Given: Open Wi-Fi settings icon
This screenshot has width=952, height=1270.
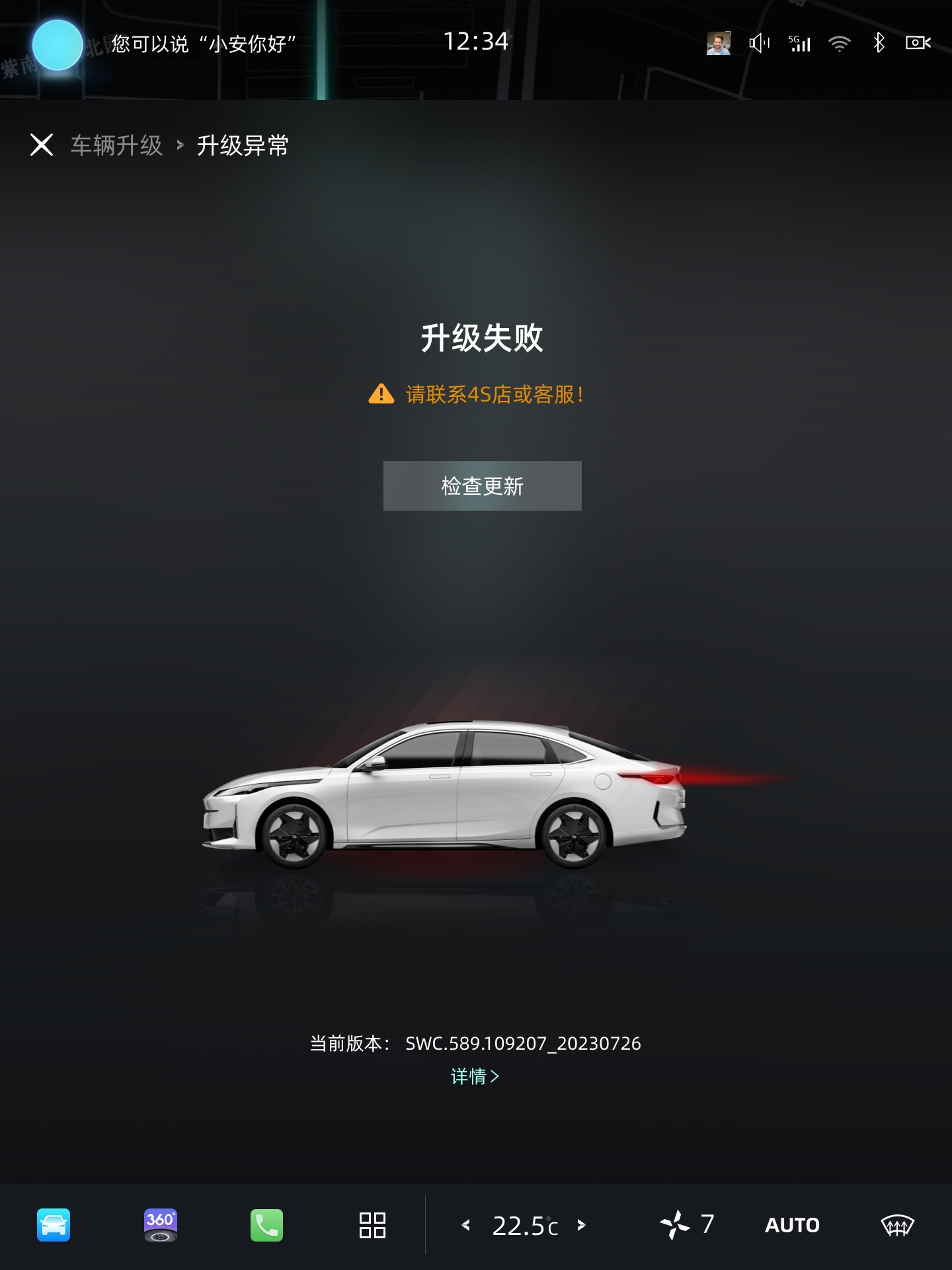Looking at the screenshot, I should (x=839, y=44).
